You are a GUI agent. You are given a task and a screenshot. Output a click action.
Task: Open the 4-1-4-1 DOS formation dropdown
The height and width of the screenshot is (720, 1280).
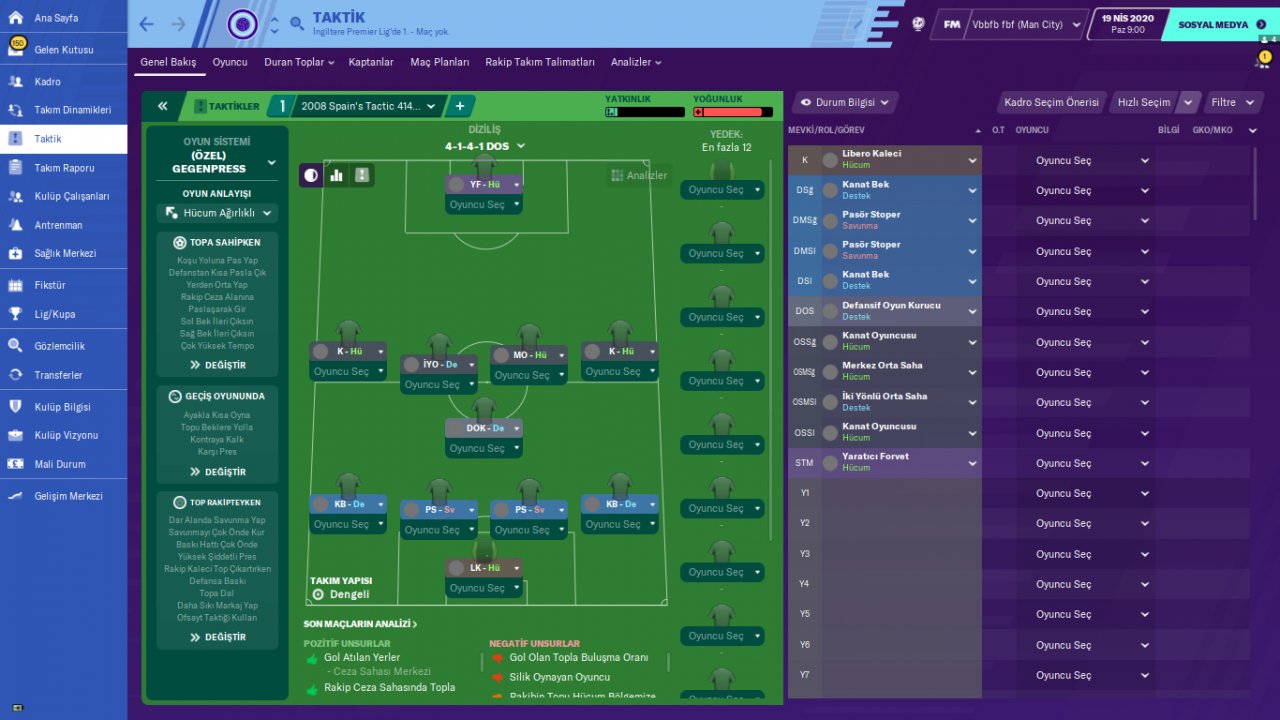[485, 146]
